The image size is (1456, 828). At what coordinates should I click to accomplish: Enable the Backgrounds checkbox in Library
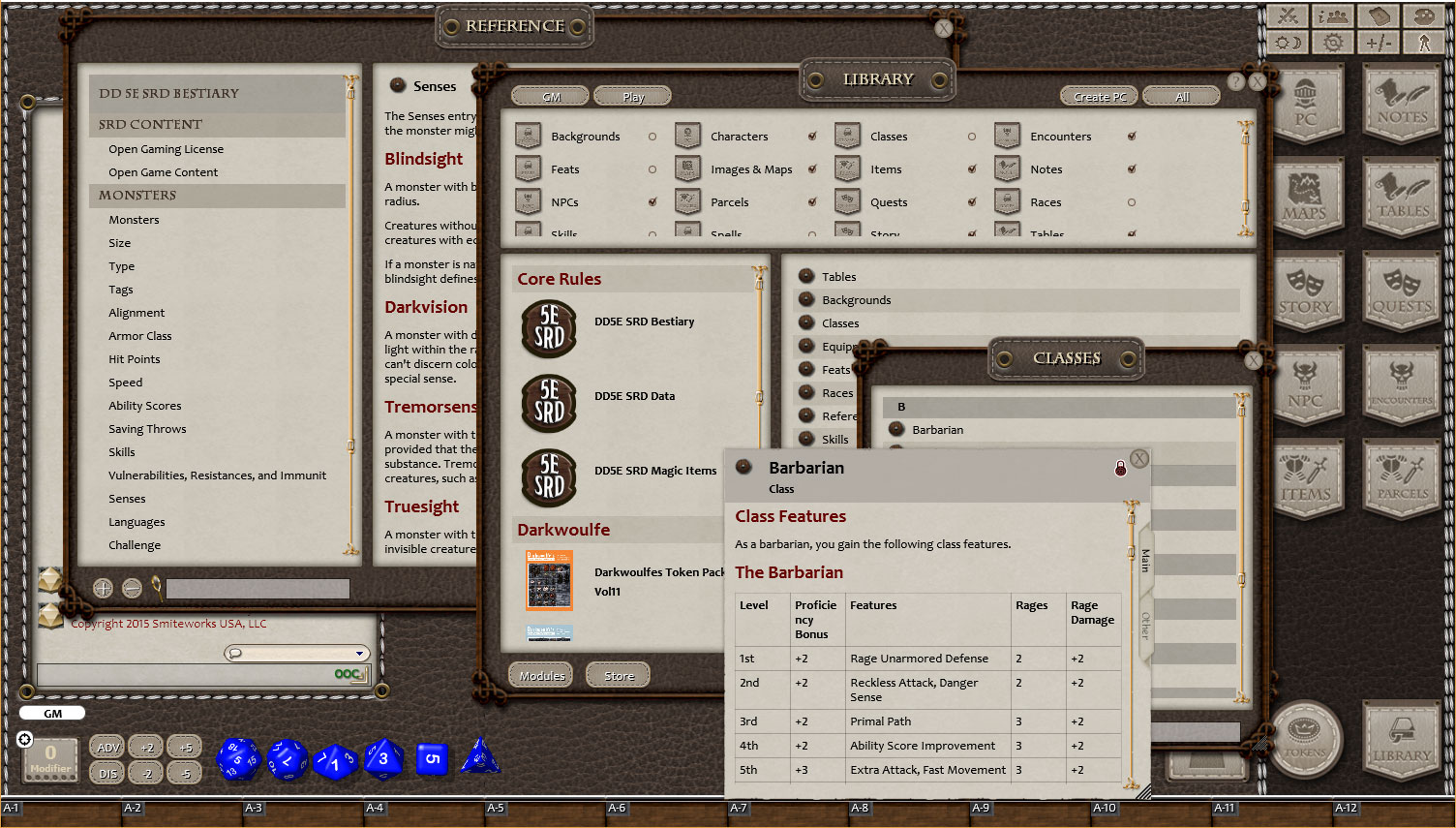pos(653,137)
